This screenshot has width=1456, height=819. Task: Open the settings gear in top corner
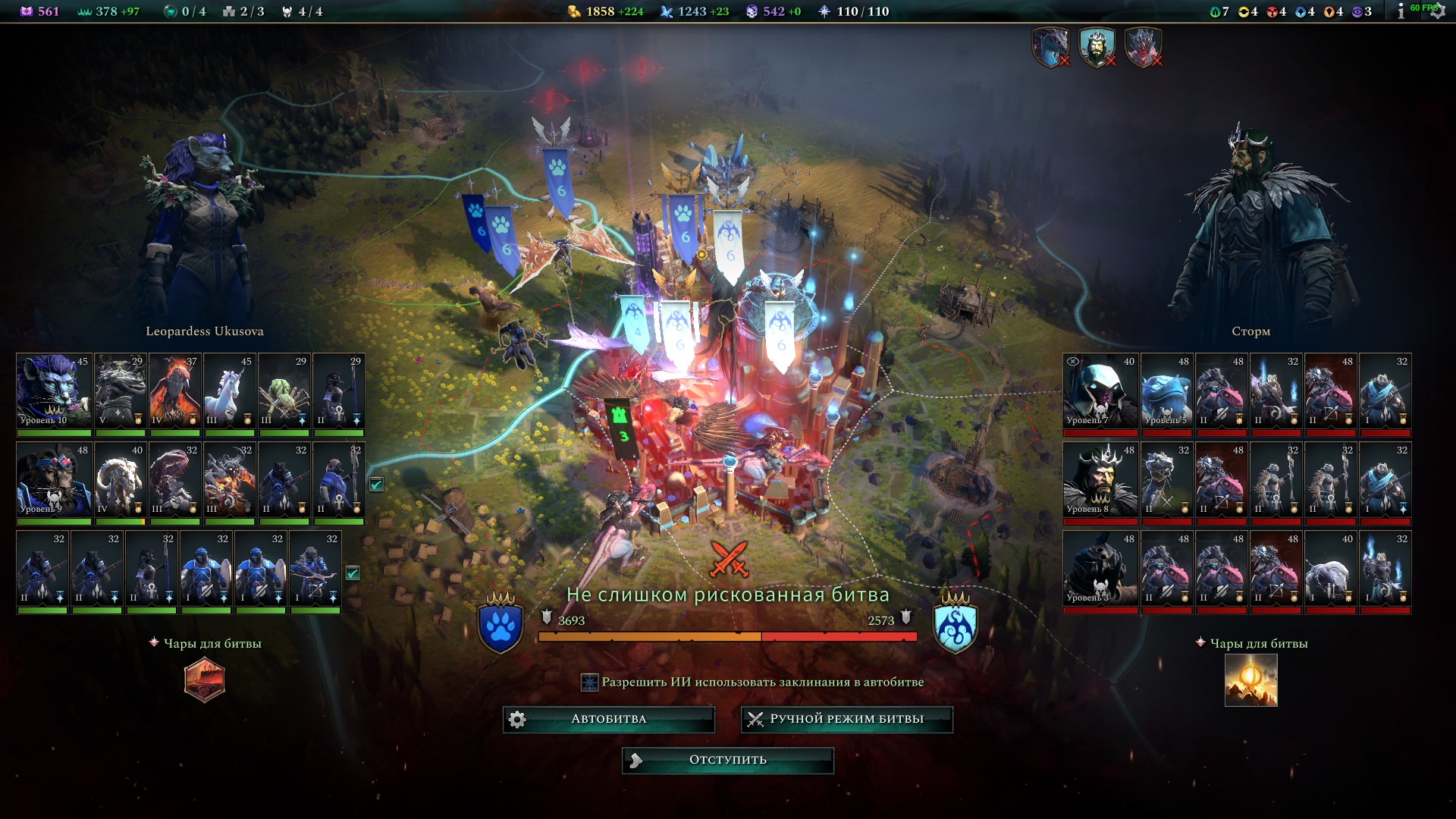1437,11
